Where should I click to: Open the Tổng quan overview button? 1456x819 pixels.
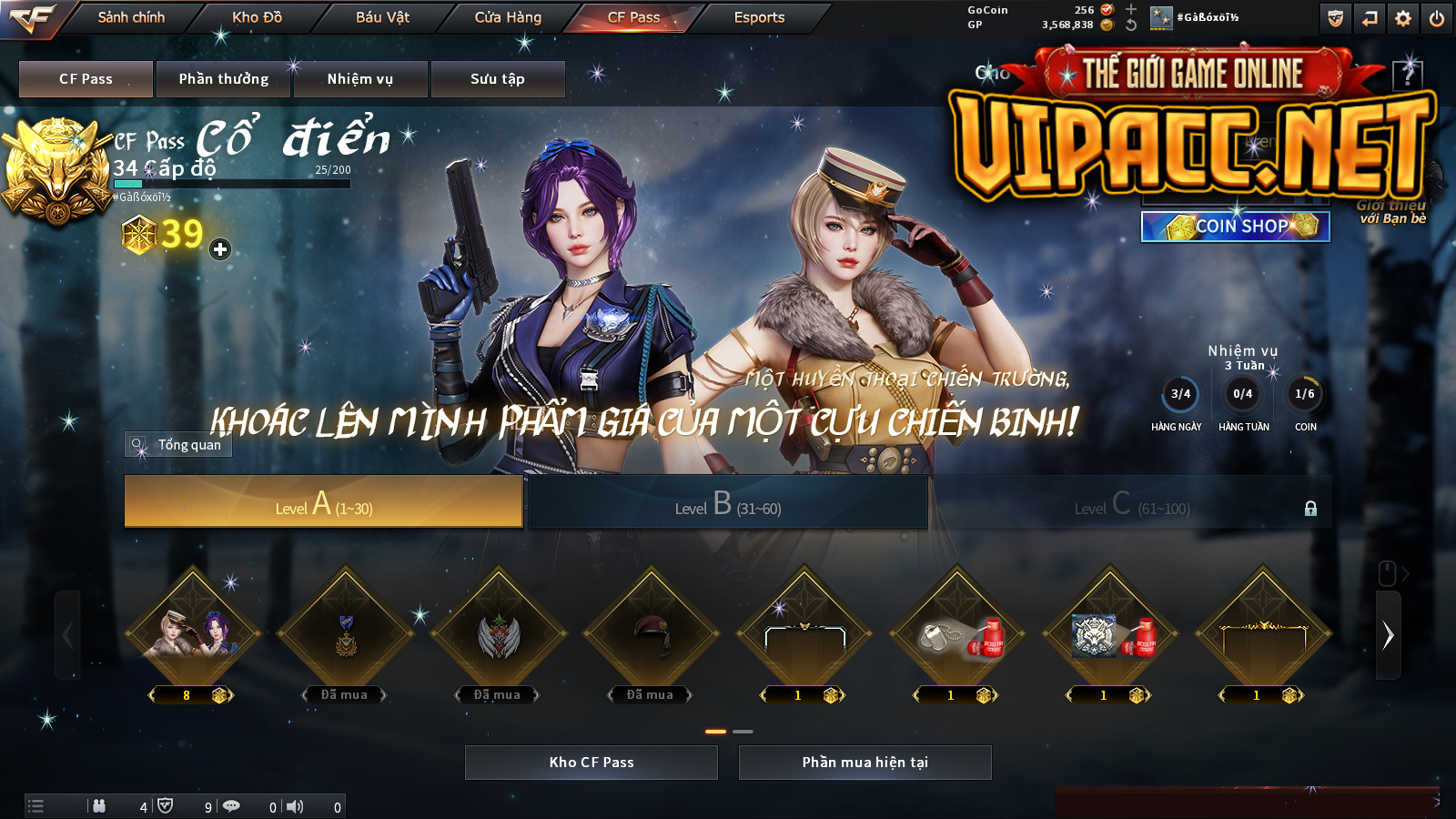179,445
